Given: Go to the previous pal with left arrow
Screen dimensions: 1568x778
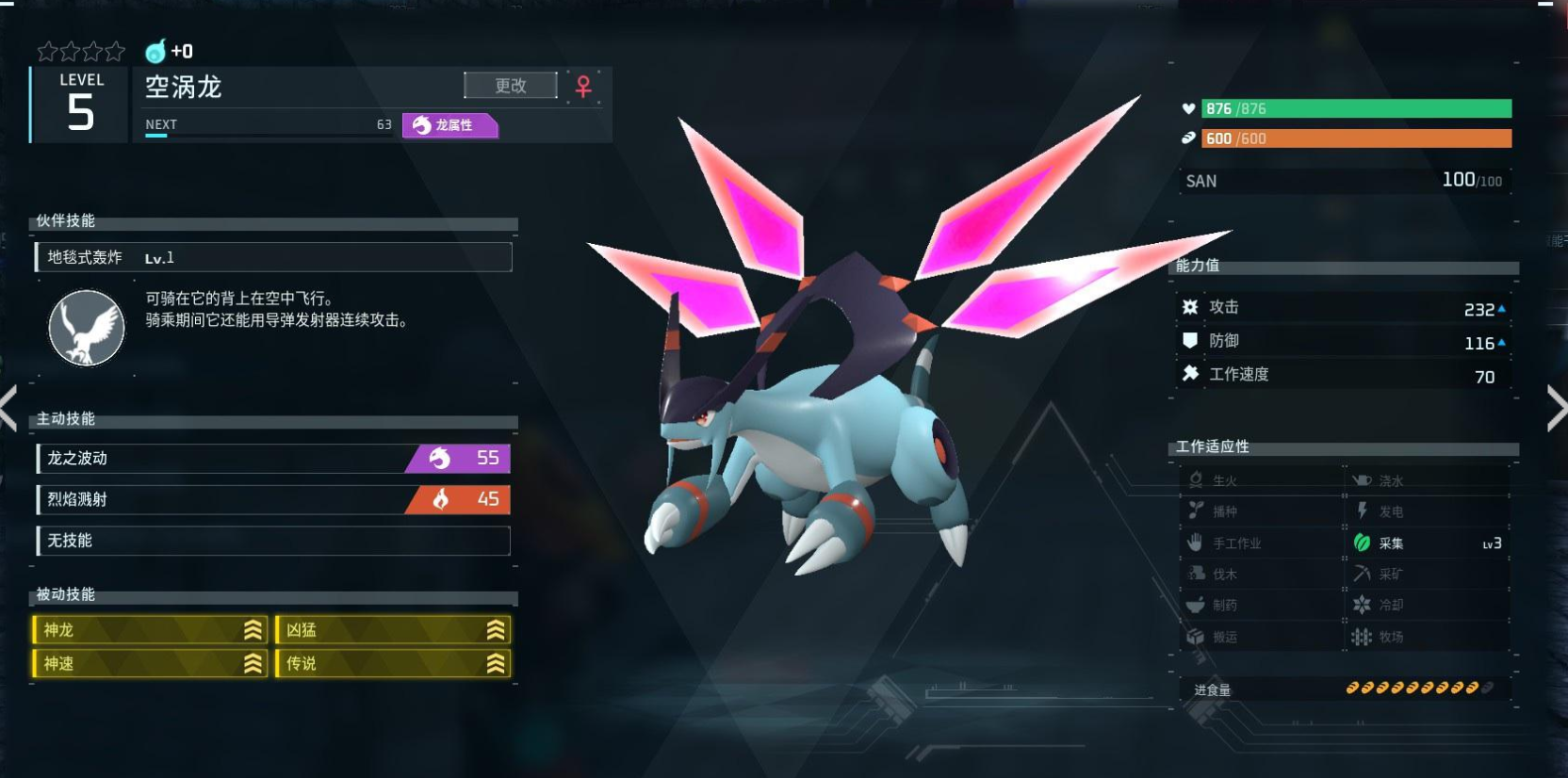Looking at the screenshot, I should [8, 409].
